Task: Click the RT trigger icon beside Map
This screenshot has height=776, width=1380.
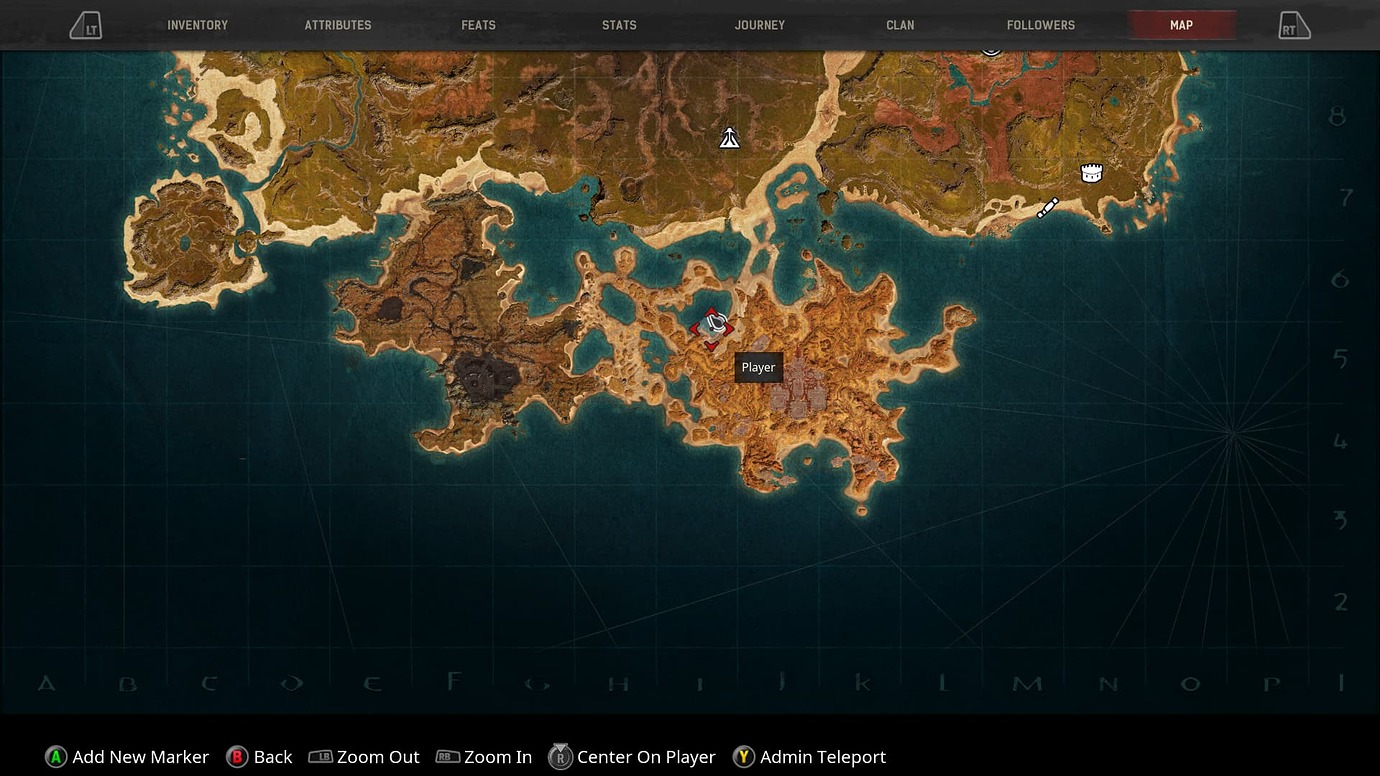Action: pos(1295,25)
